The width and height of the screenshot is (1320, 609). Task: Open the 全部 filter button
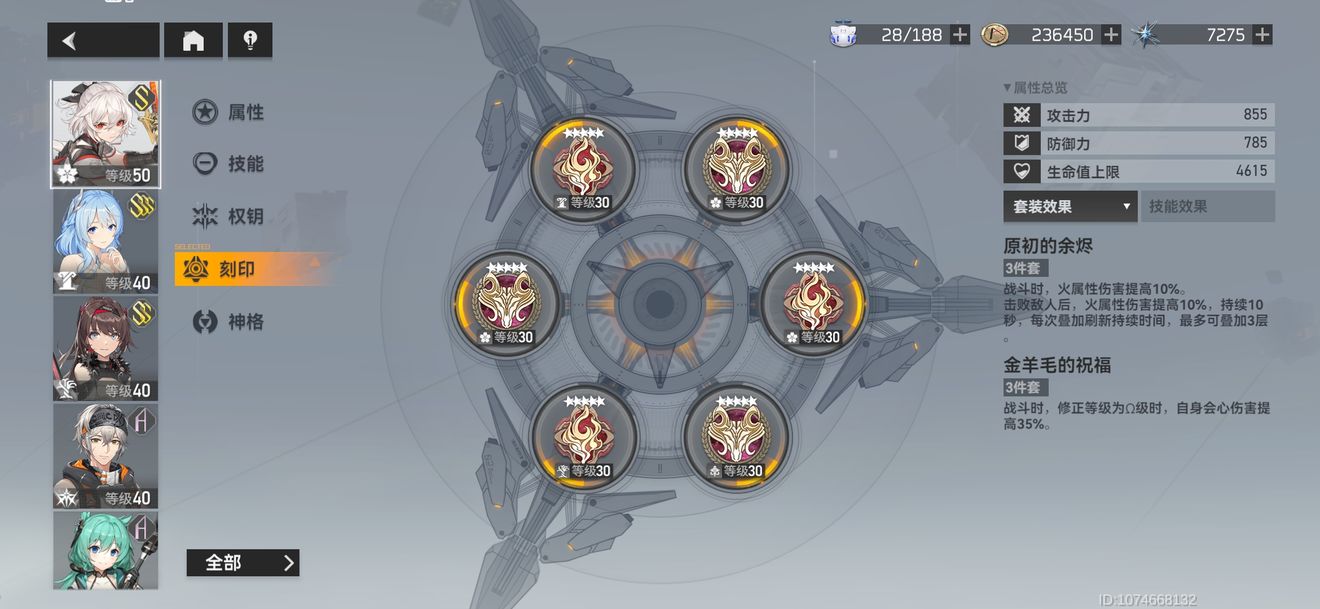(x=242, y=563)
